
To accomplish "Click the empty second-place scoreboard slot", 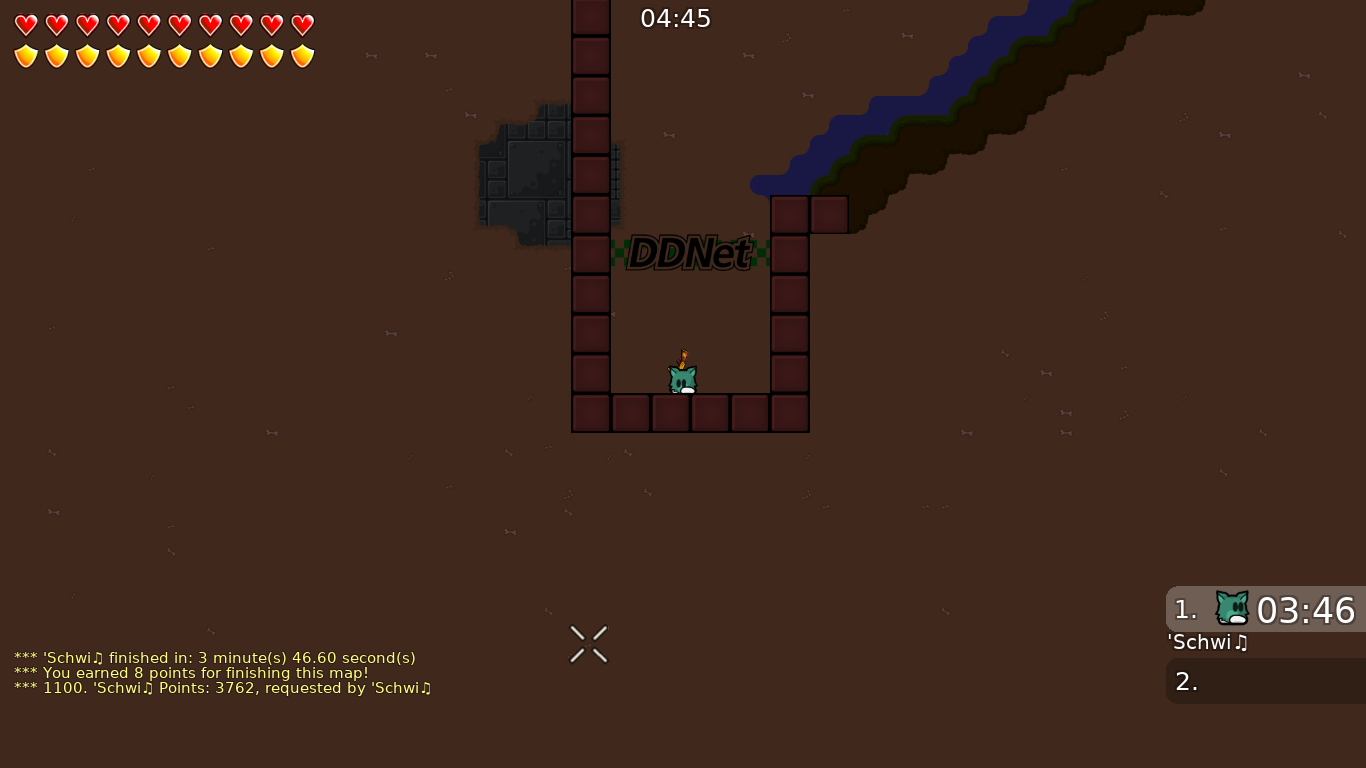I will (1265, 681).
